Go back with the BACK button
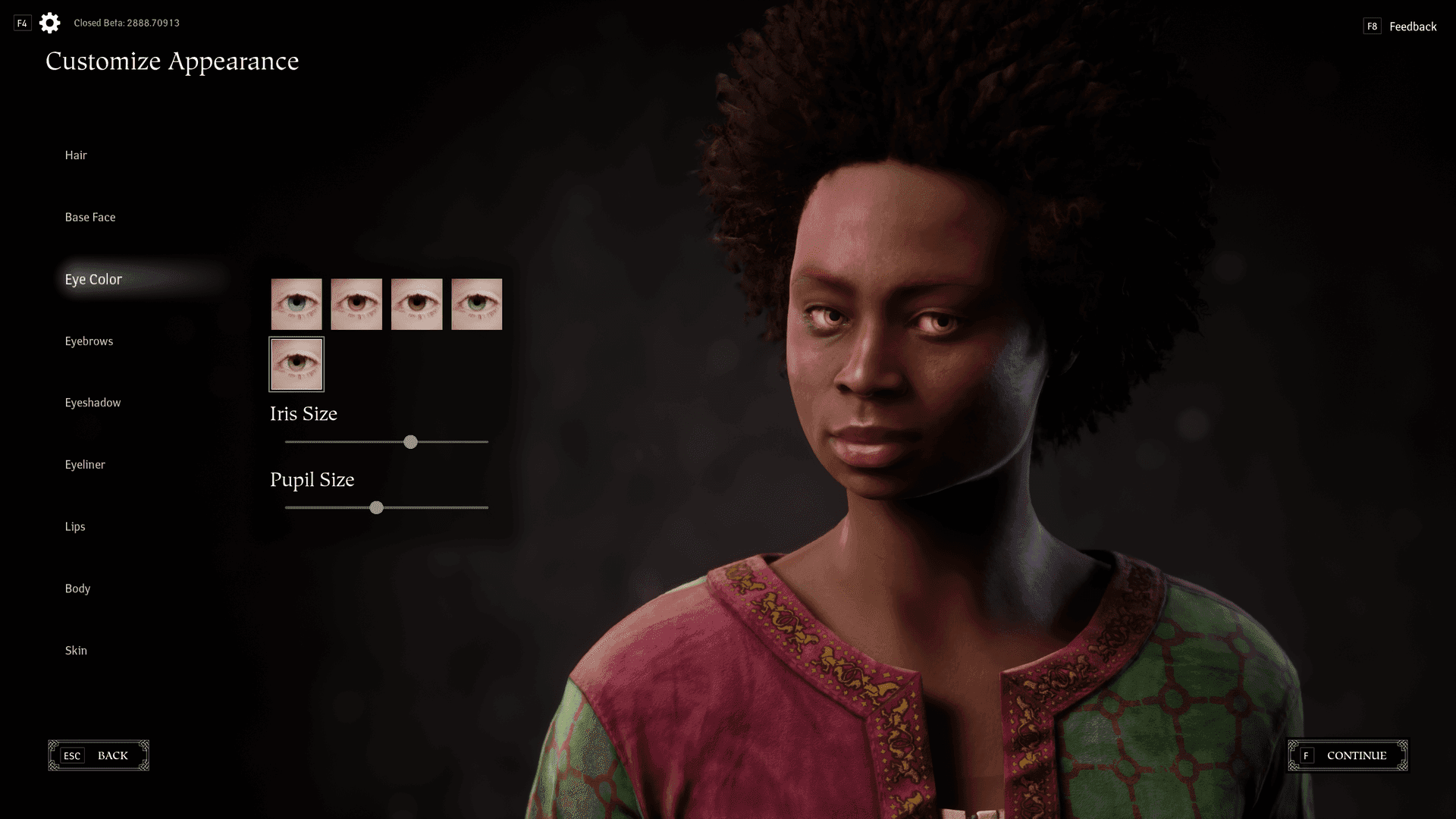This screenshot has width=1456, height=819. coord(99,755)
